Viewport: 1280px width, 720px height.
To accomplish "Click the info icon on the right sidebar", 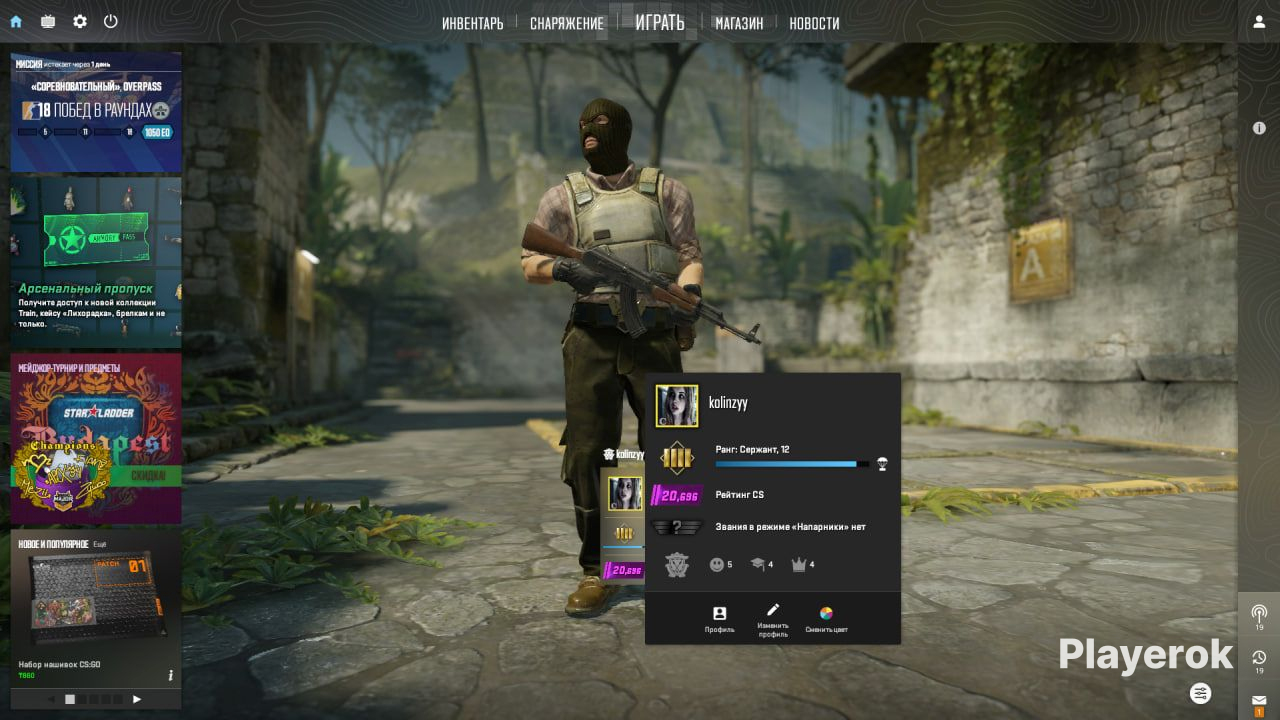I will point(1259,128).
